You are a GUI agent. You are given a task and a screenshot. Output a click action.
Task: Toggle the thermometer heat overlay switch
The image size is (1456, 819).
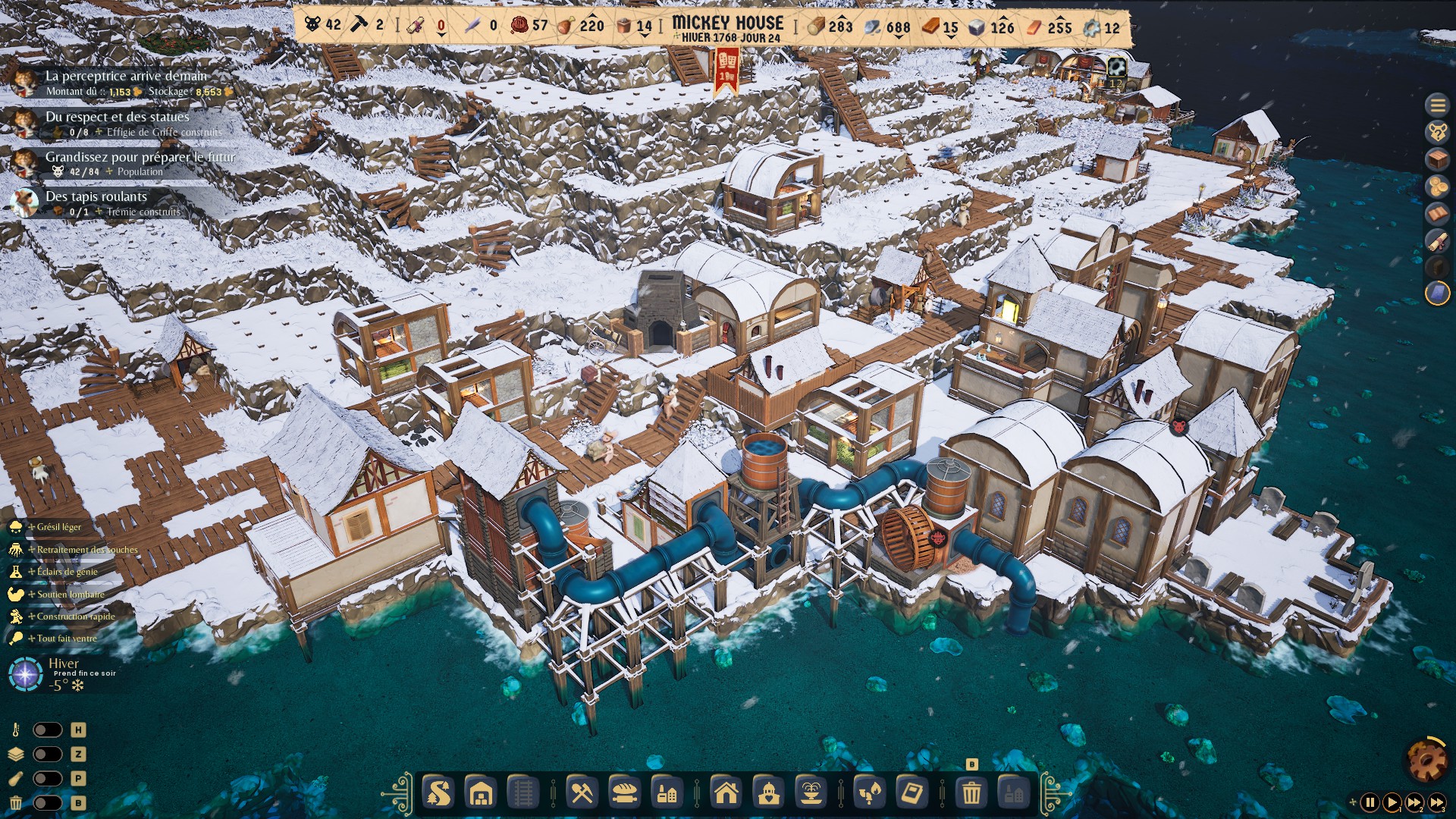pyautogui.click(x=47, y=730)
